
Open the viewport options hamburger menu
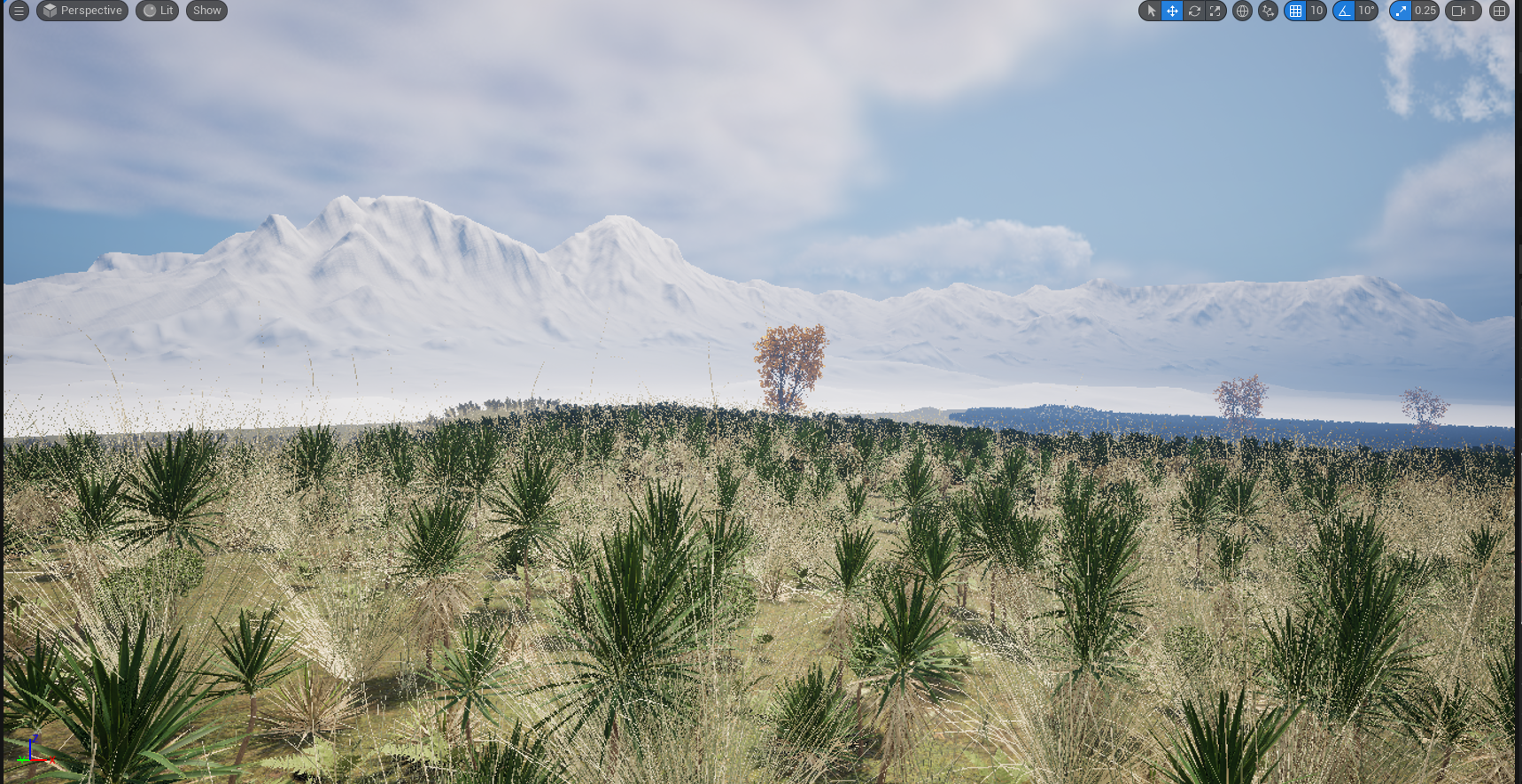(19, 11)
